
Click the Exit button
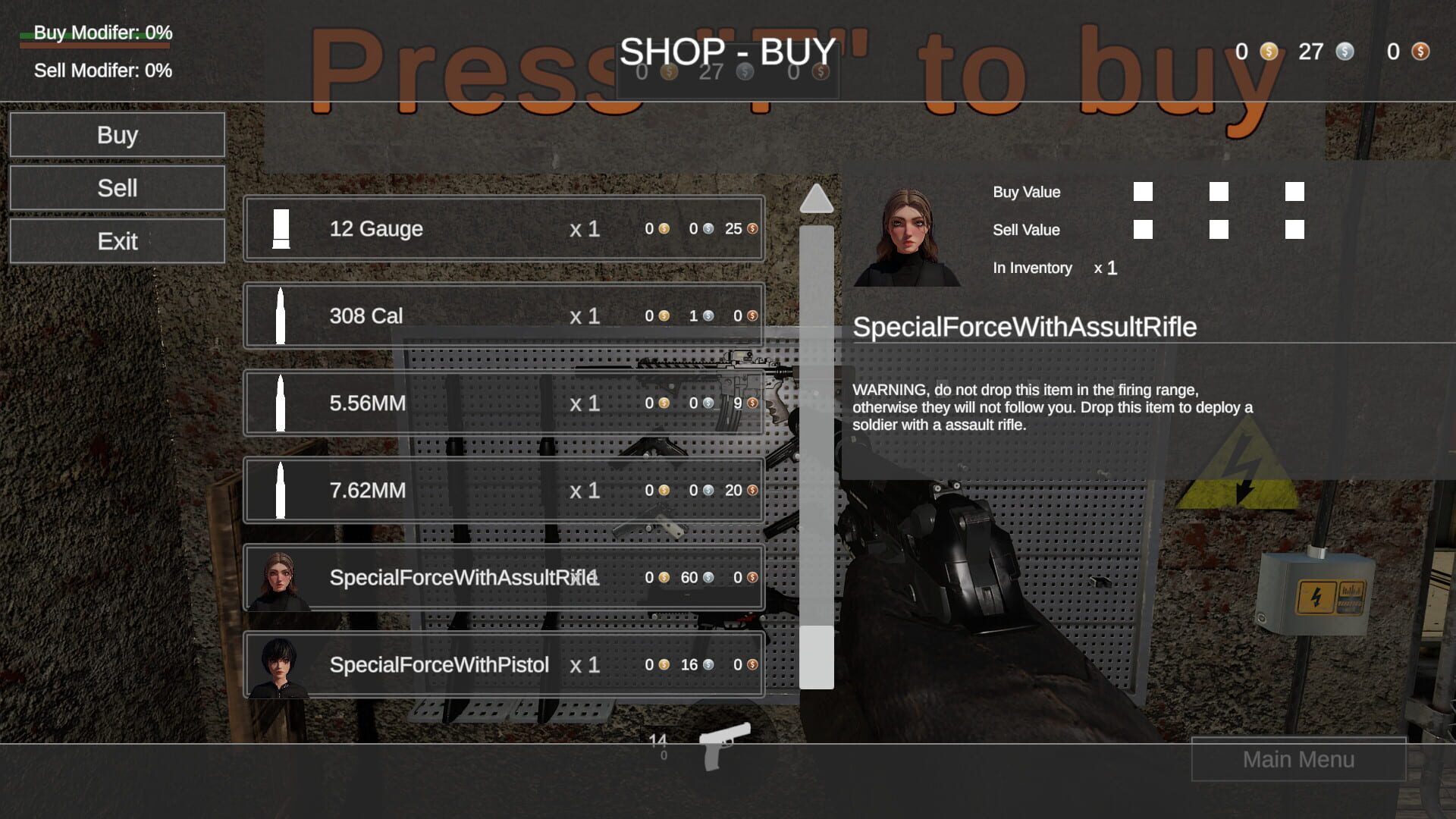coord(118,241)
